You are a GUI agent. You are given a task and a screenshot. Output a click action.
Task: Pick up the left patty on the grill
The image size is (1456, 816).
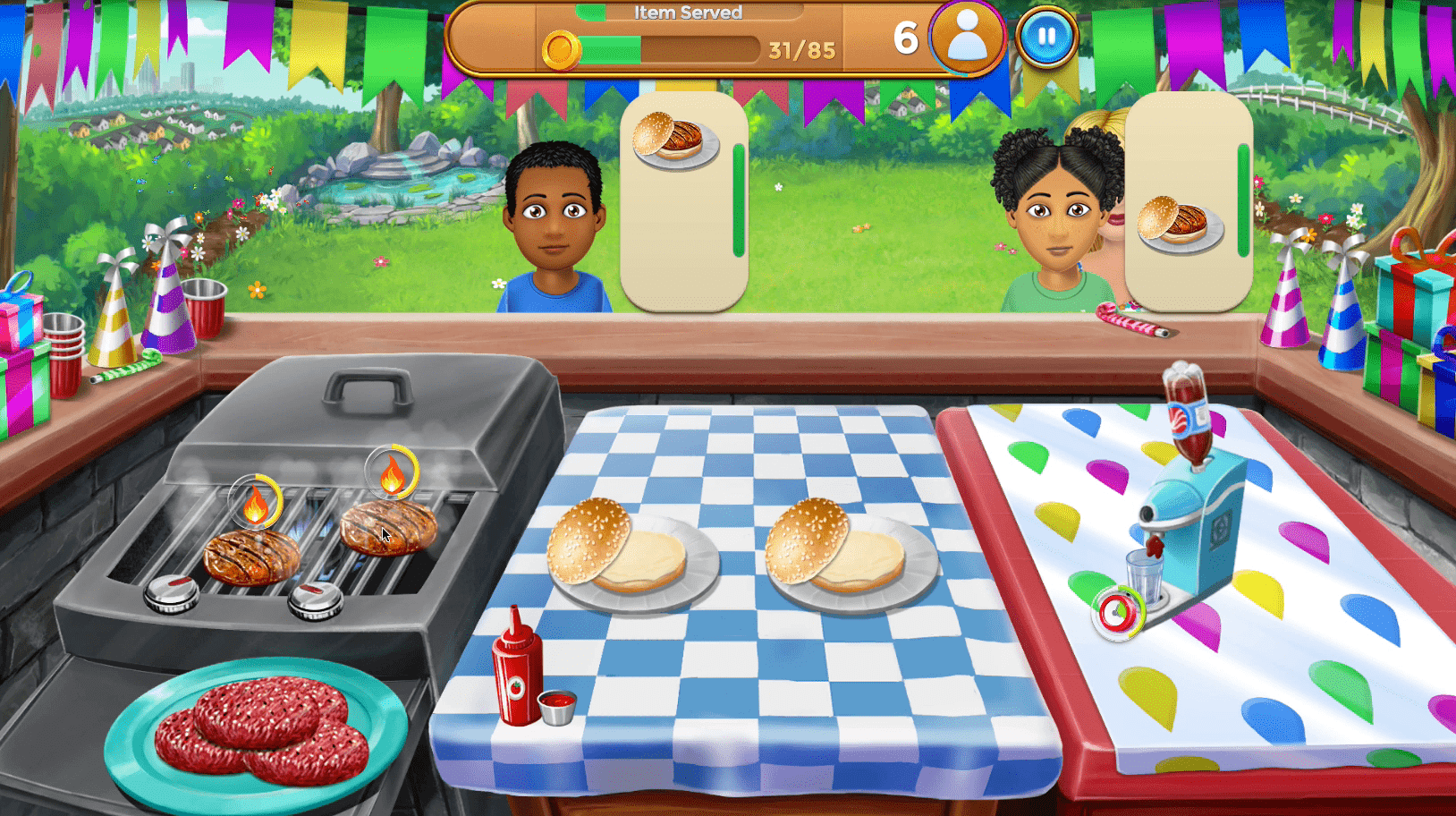[x=251, y=555]
